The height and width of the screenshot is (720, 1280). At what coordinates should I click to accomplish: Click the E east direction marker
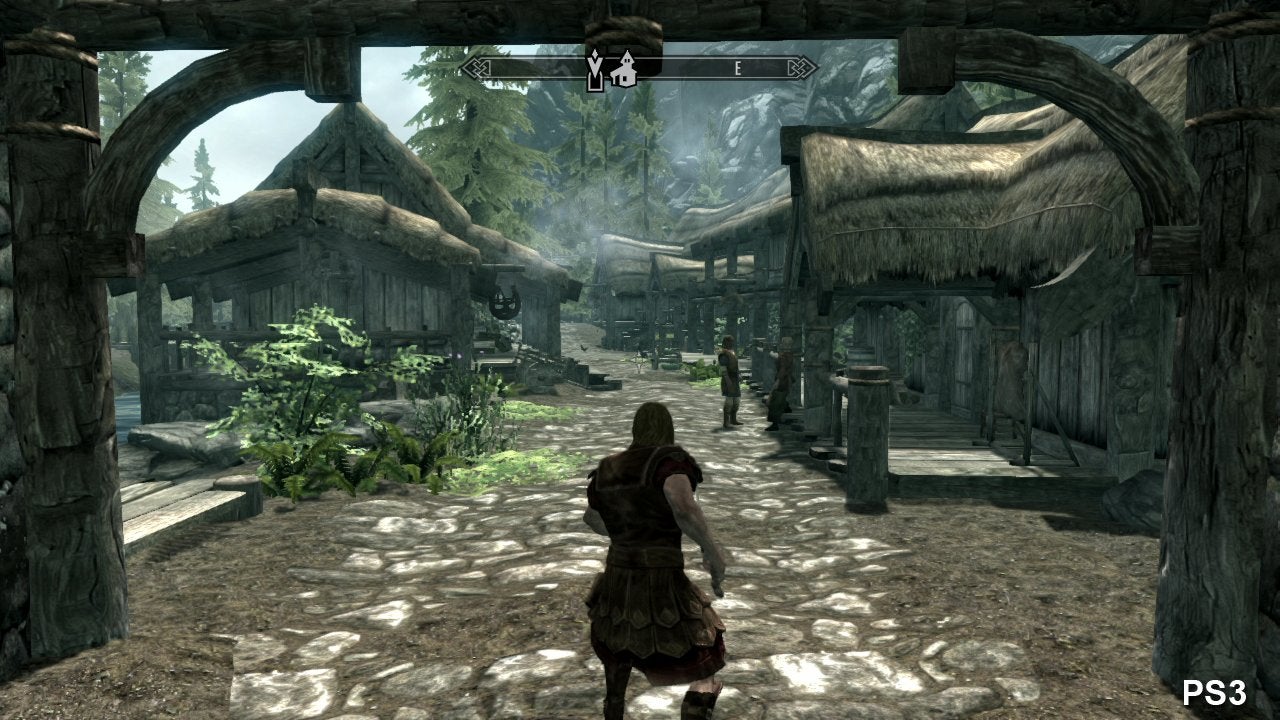click(737, 67)
